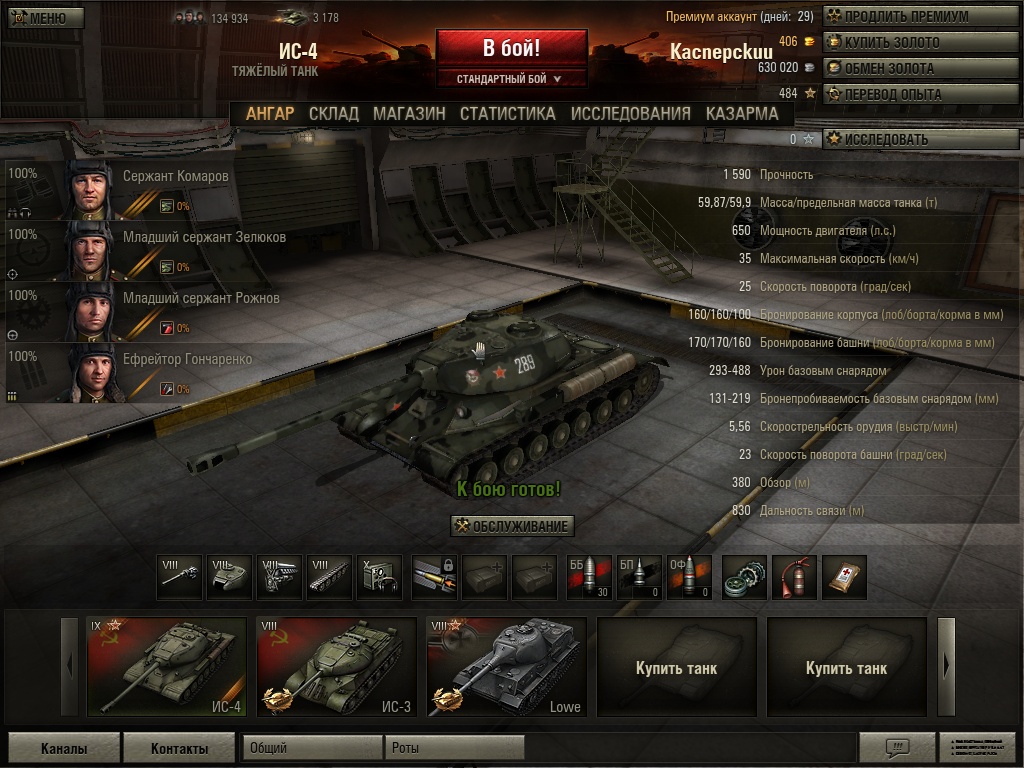Open the Обслуживание service button
This screenshot has height=768, width=1024.
pyautogui.click(x=513, y=526)
